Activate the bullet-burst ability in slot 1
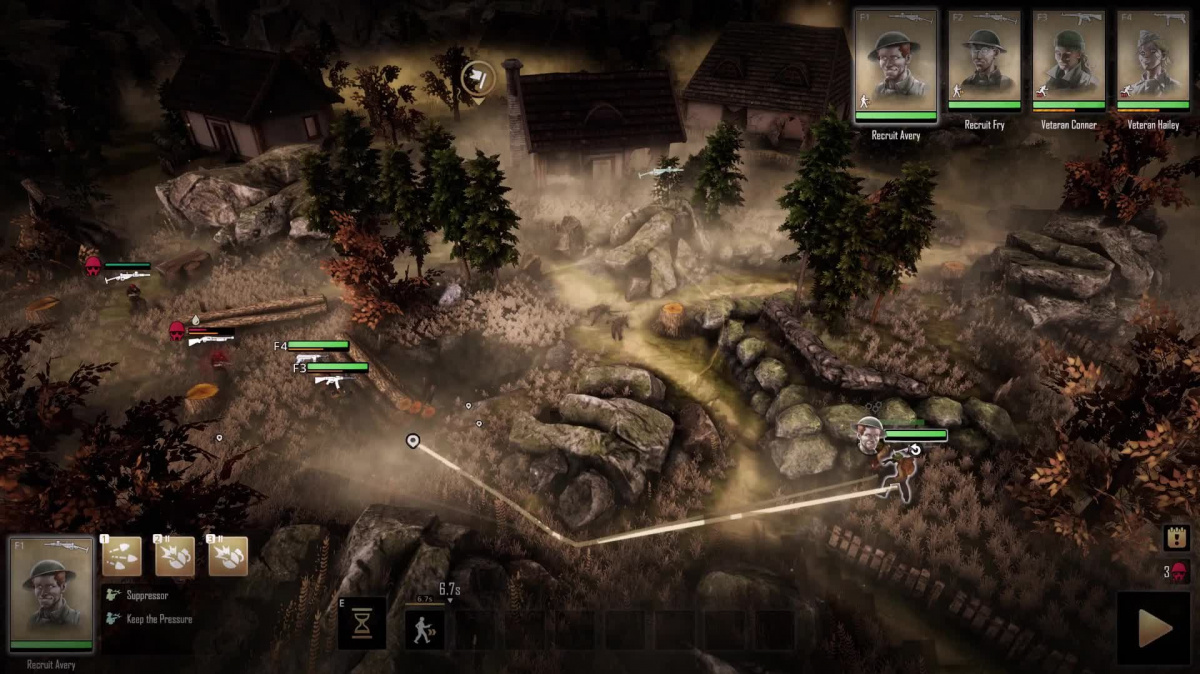 point(122,556)
